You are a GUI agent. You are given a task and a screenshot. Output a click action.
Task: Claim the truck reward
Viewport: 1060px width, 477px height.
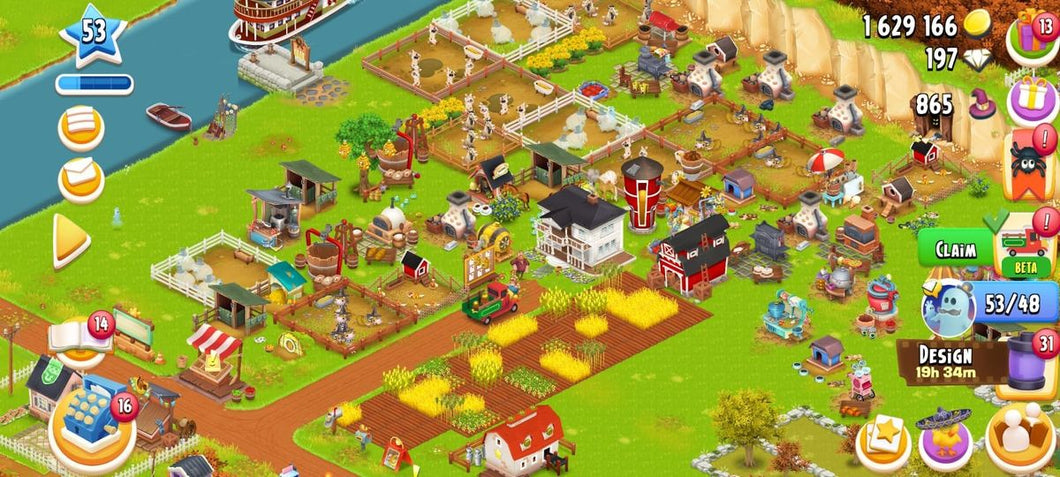pos(955,247)
